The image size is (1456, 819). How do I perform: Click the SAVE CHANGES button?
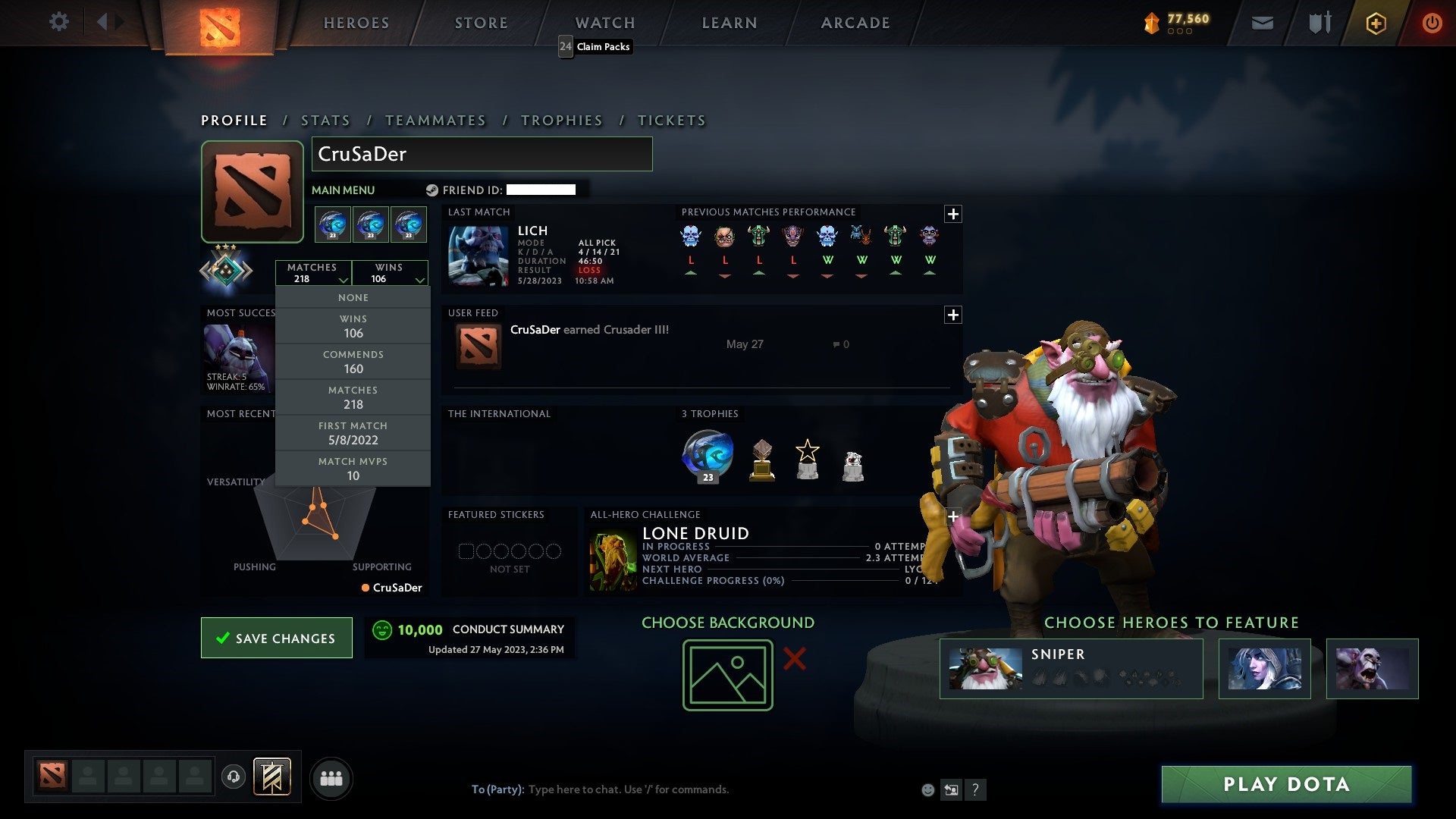click(x=276, y=638)
